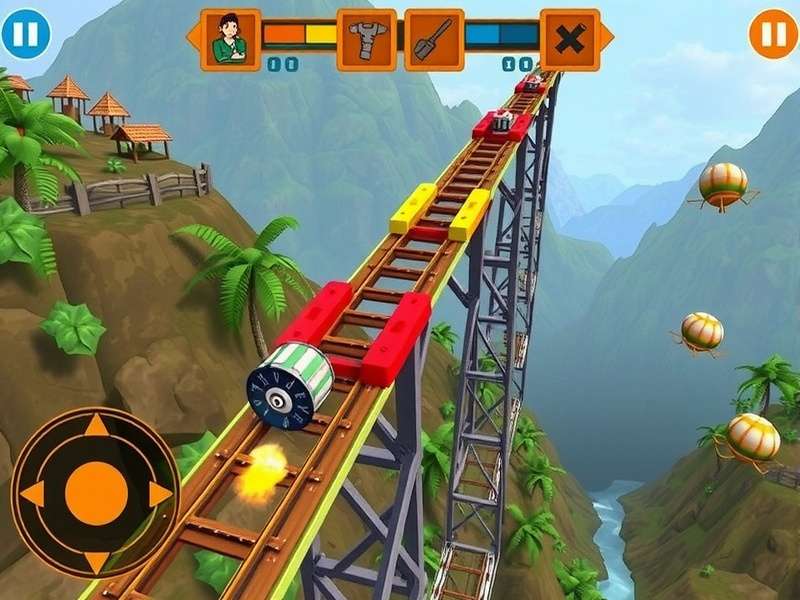Click the black X icon

click(x=570, y=39)
